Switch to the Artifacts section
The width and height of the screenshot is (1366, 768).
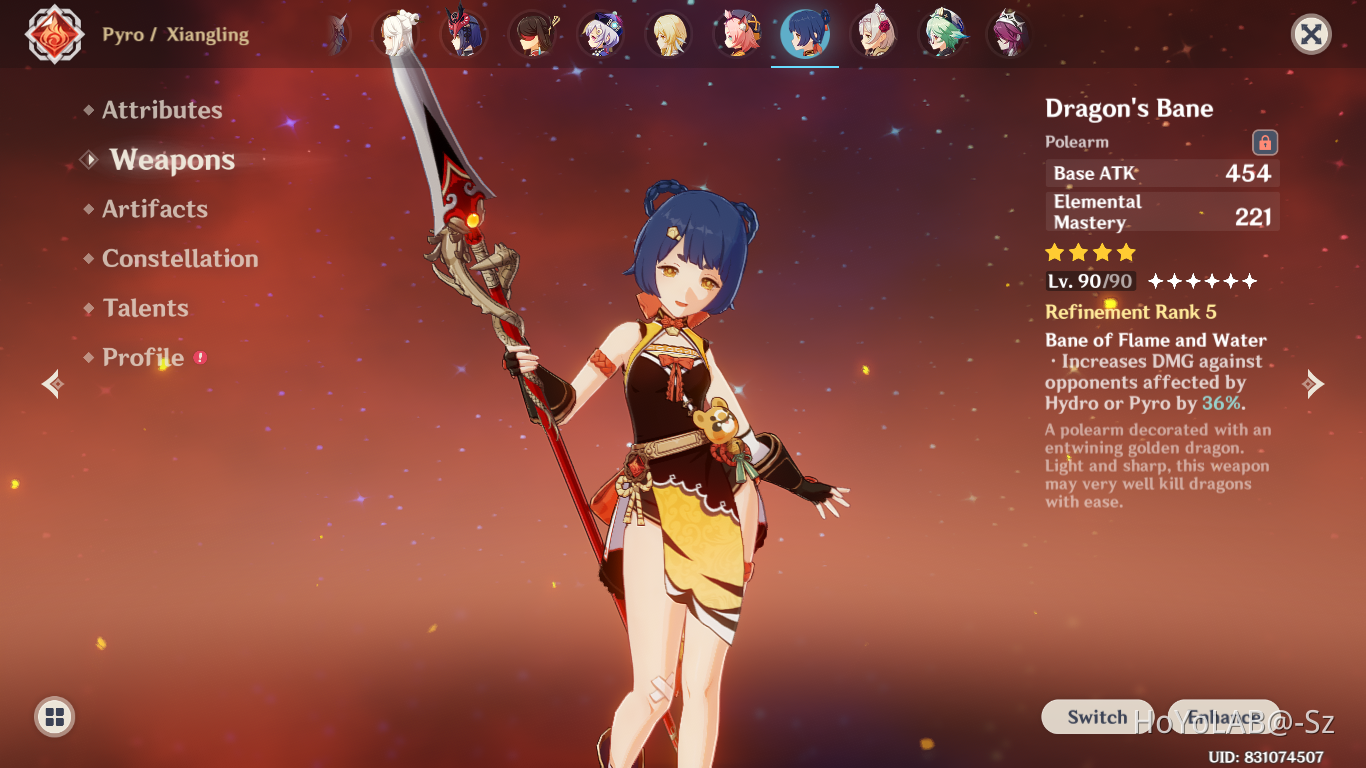[152, 209]
